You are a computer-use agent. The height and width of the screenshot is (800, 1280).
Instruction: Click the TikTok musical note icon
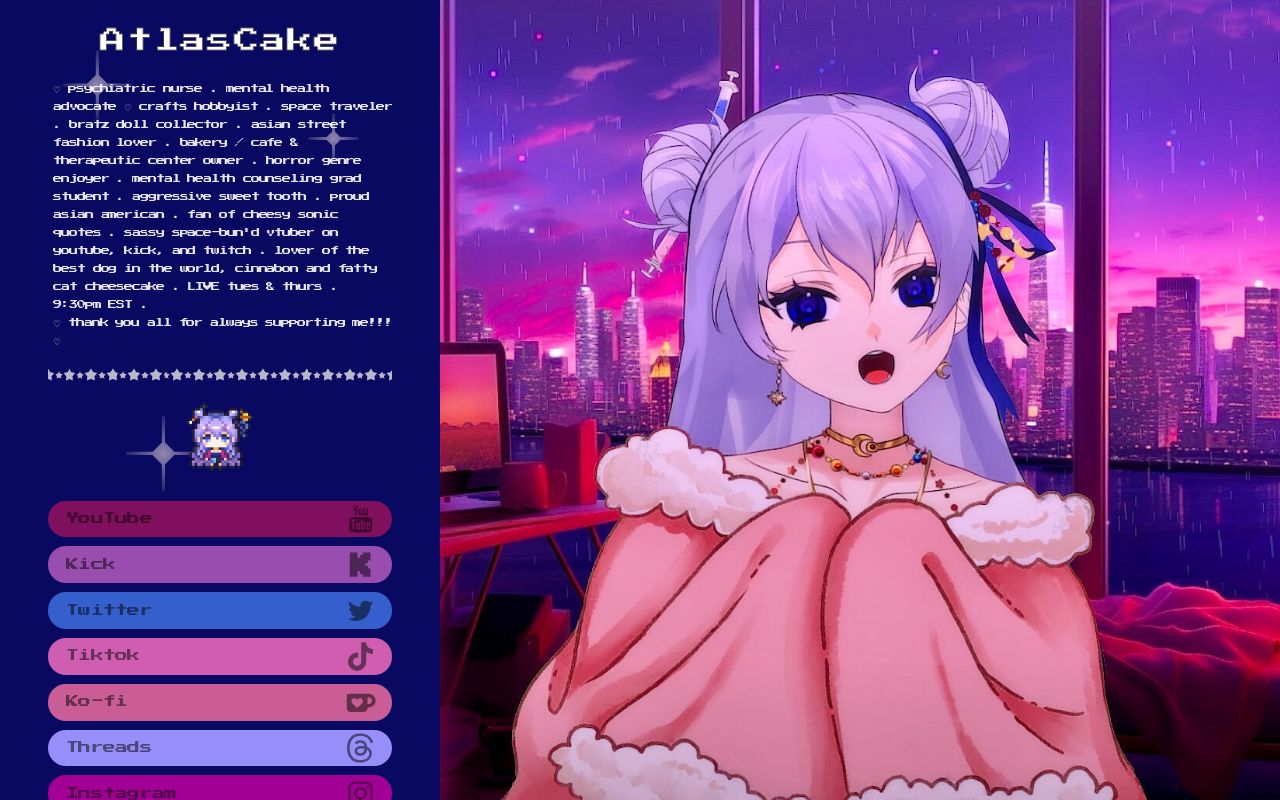tap(359, 656)
